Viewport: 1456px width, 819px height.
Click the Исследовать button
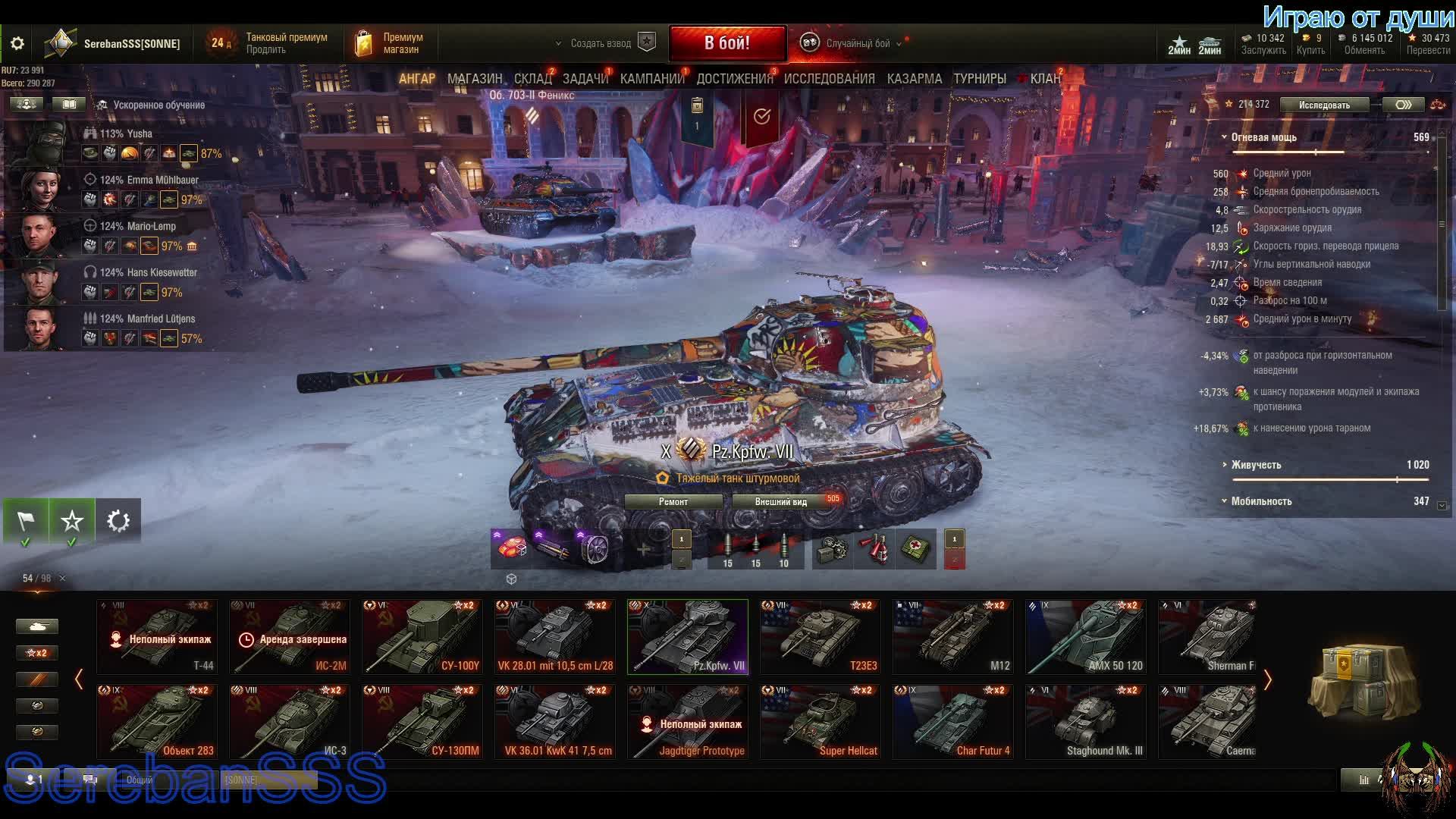point(1323,105)
